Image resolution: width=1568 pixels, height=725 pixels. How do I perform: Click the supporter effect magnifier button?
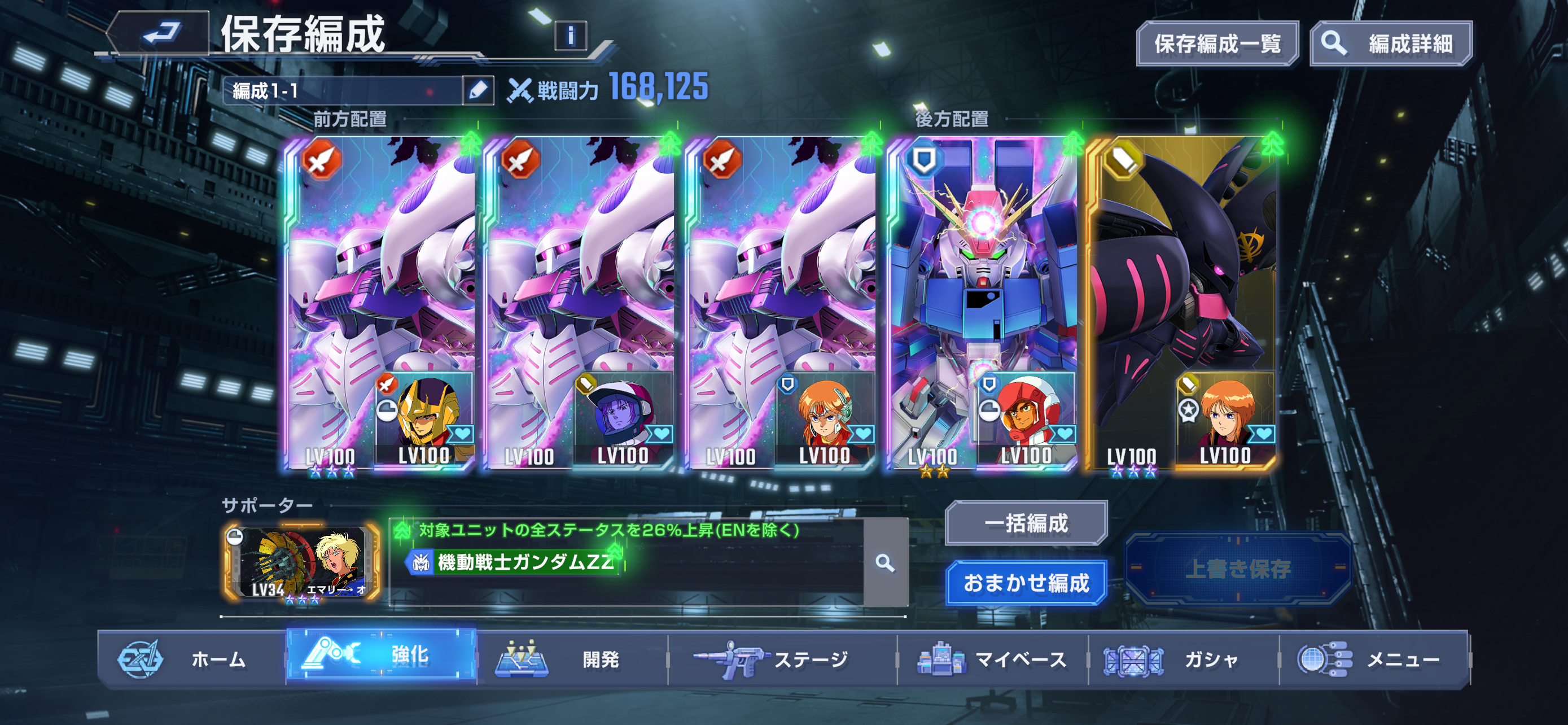click(885, 563)
